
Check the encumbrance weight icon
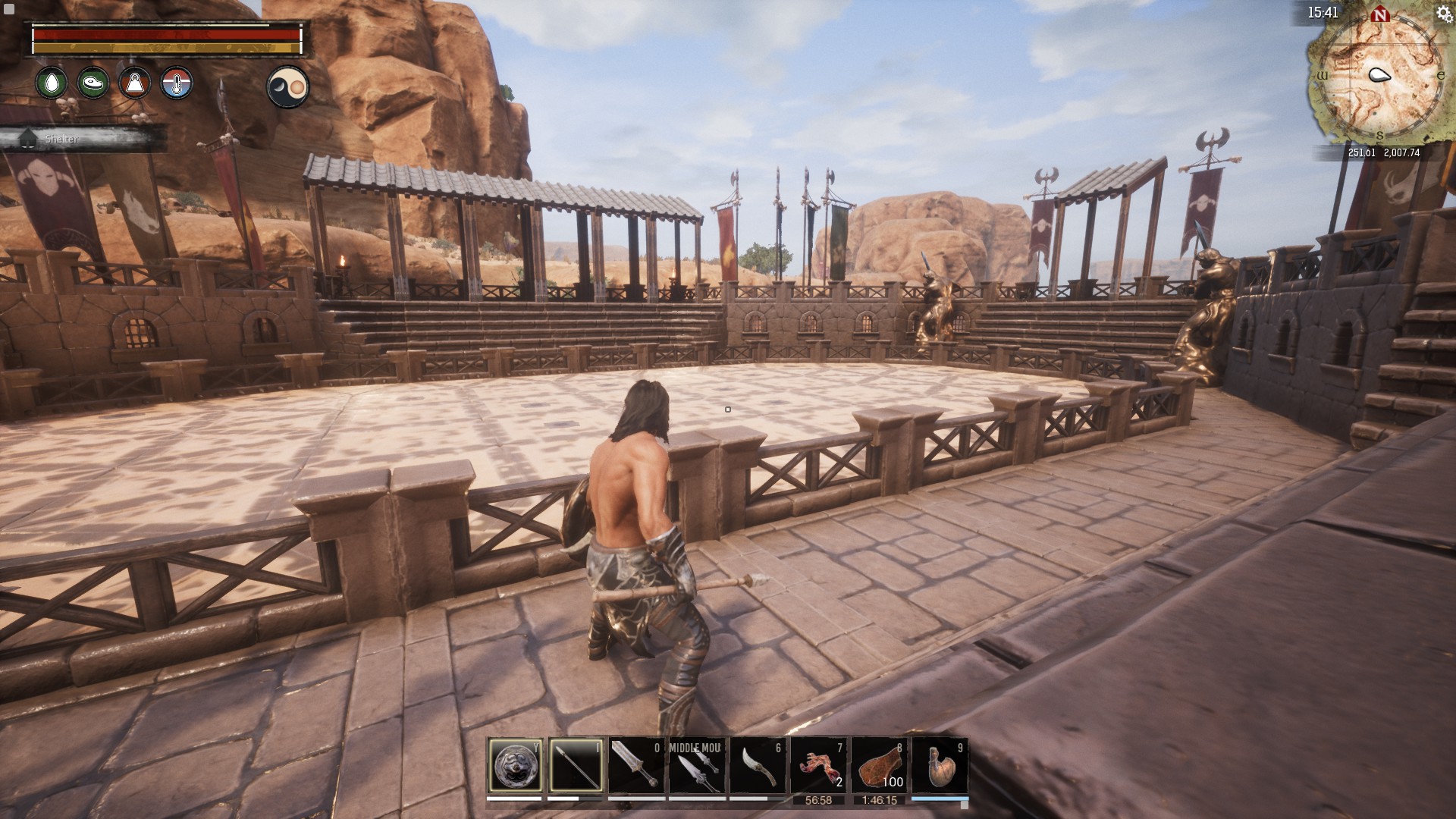(x=135, y=83)
